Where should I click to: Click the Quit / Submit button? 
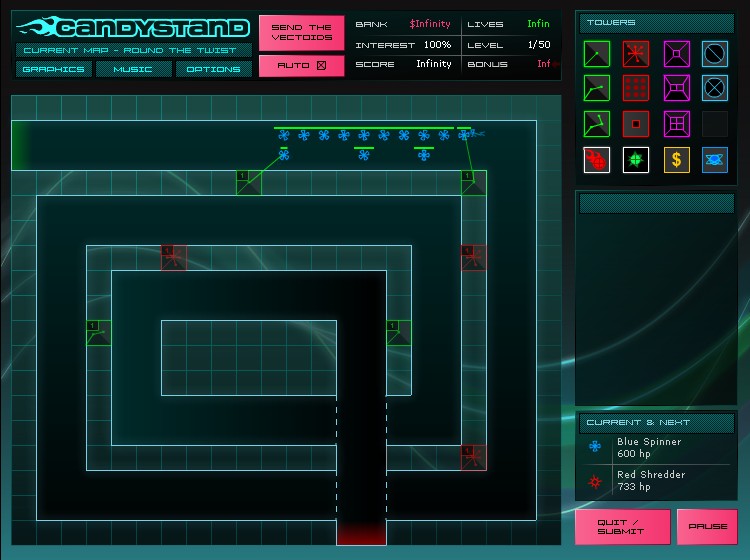(x=622, y=526)
